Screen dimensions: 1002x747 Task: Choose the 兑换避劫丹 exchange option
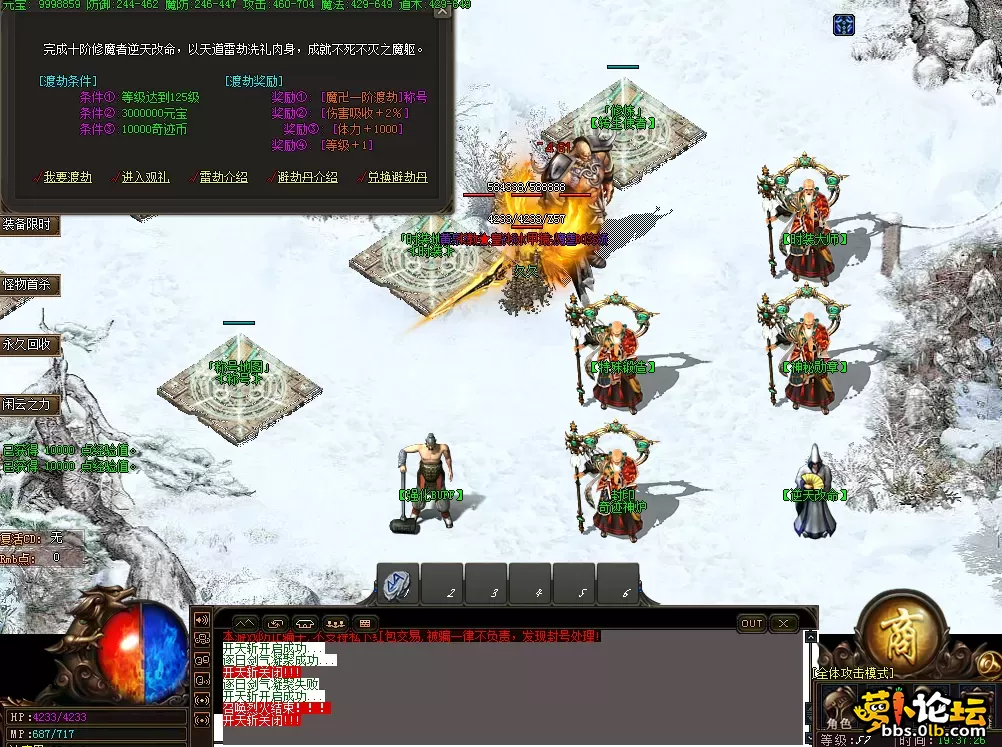397,177
